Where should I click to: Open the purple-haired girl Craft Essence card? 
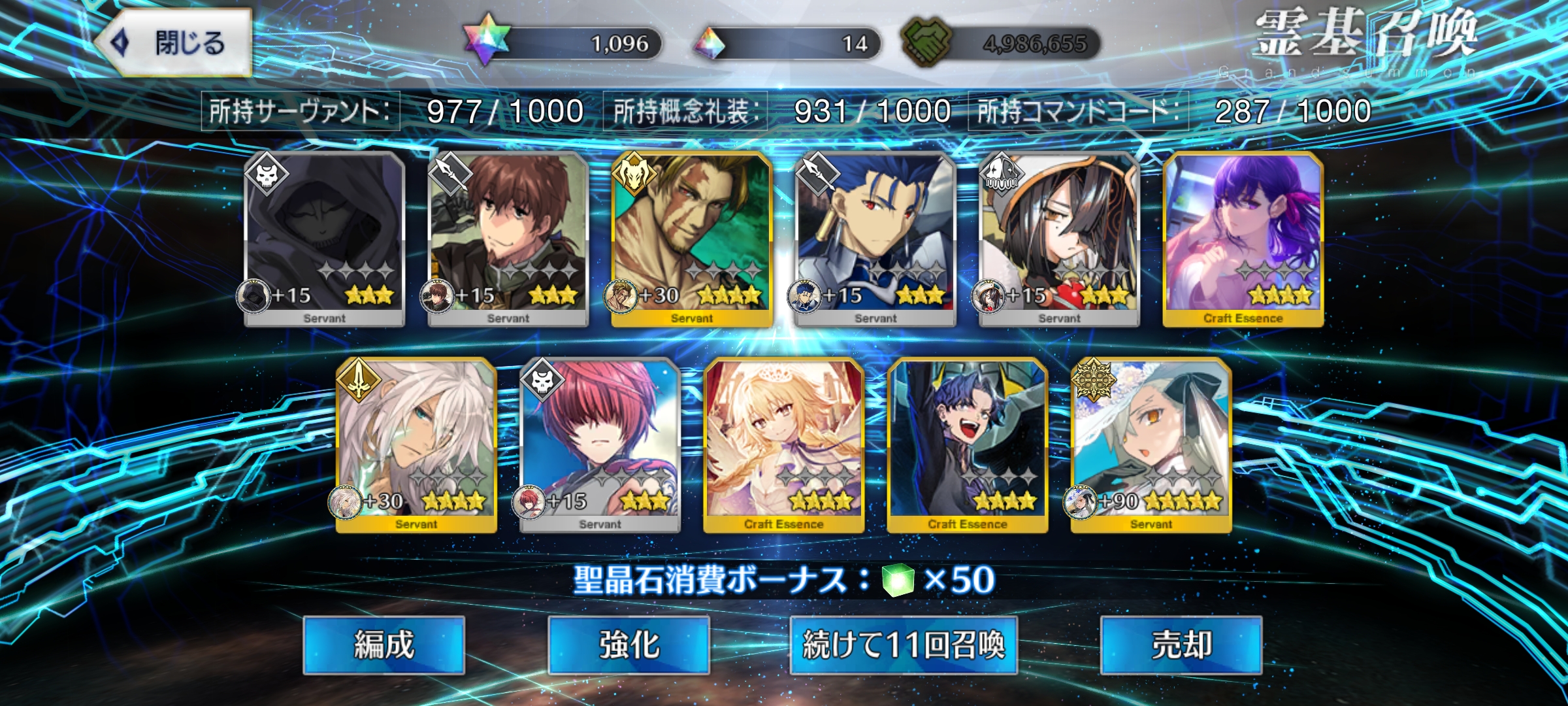[x=1243, y=239]
